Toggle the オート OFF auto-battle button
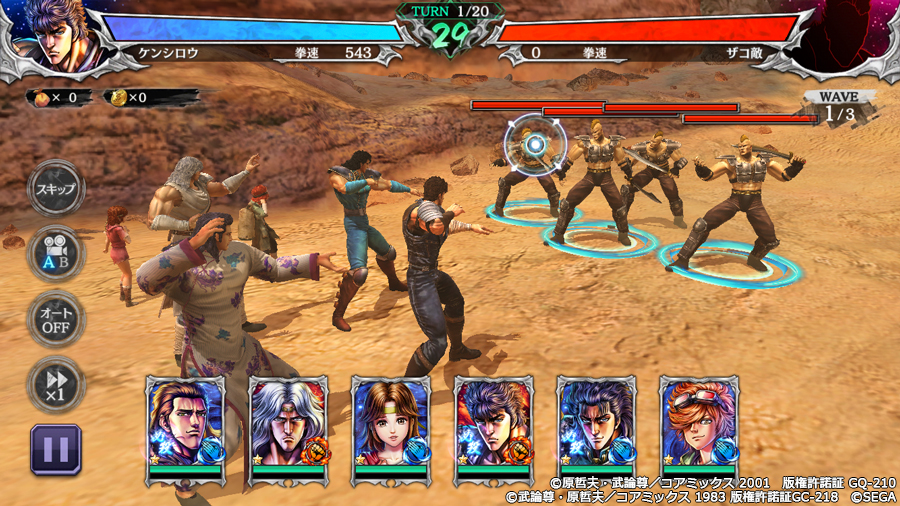 56,319
